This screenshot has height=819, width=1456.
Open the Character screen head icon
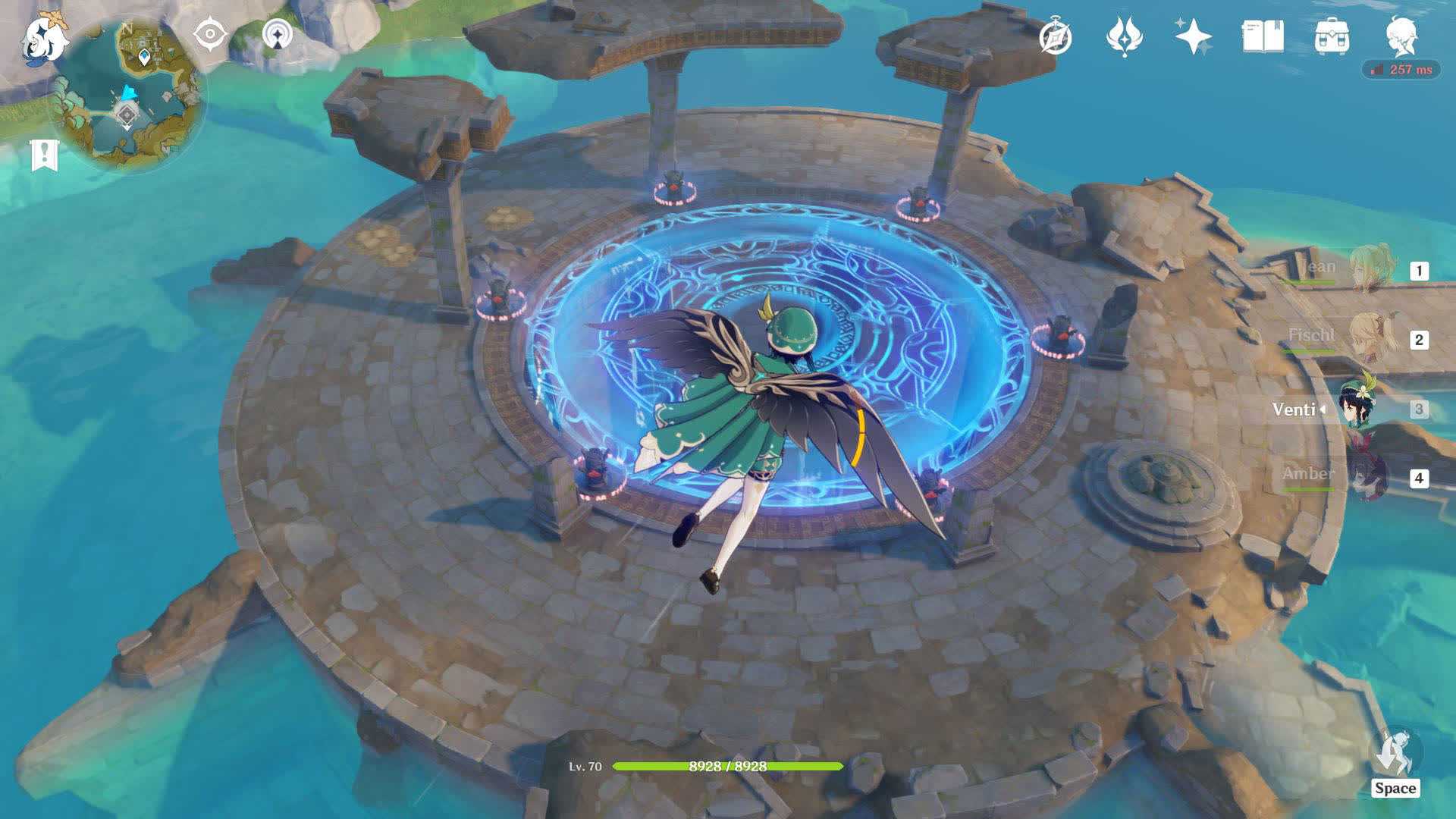pos(1401,35)
